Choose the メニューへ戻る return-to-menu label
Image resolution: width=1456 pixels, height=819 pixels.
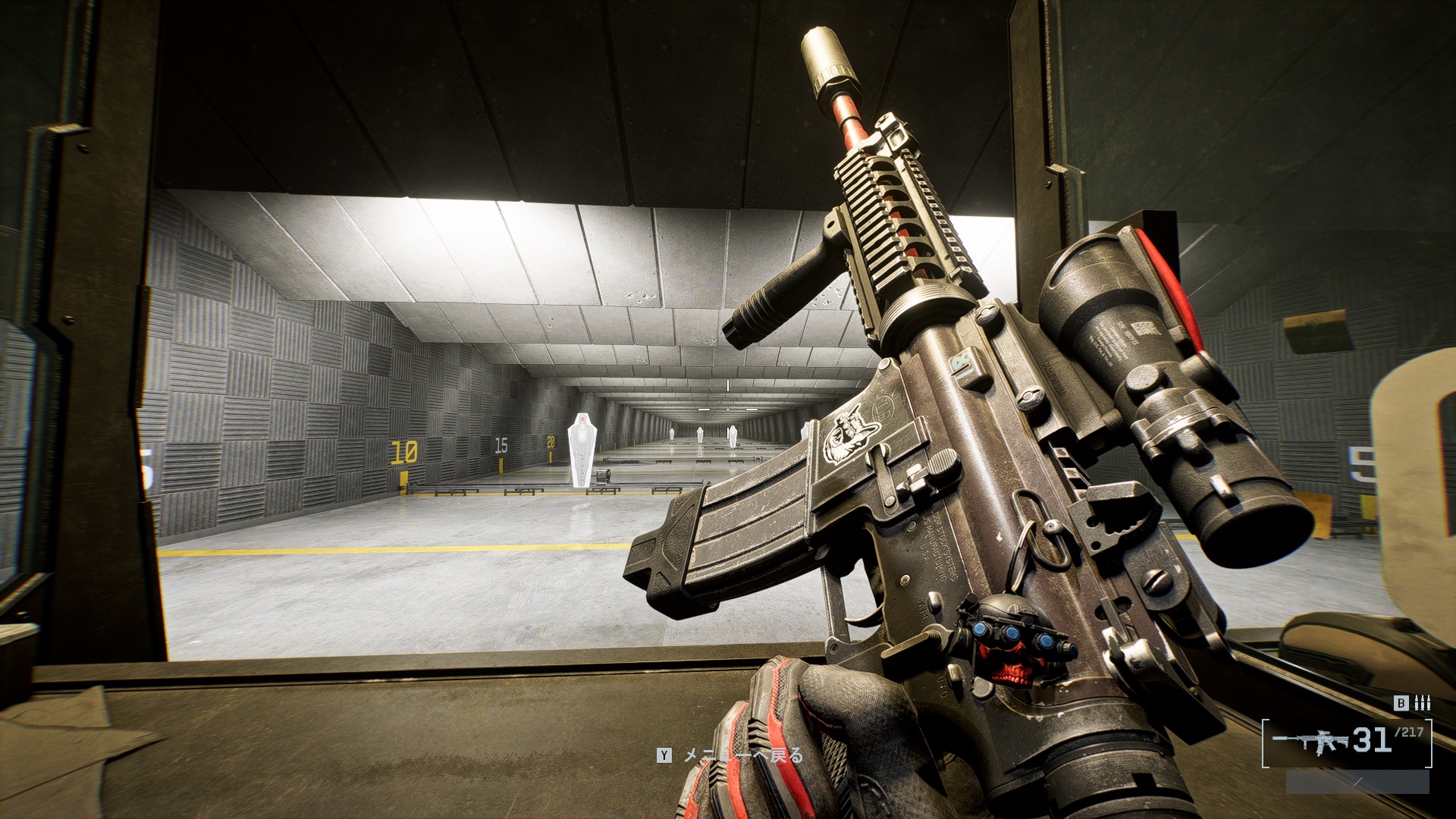tap(742, 755)
